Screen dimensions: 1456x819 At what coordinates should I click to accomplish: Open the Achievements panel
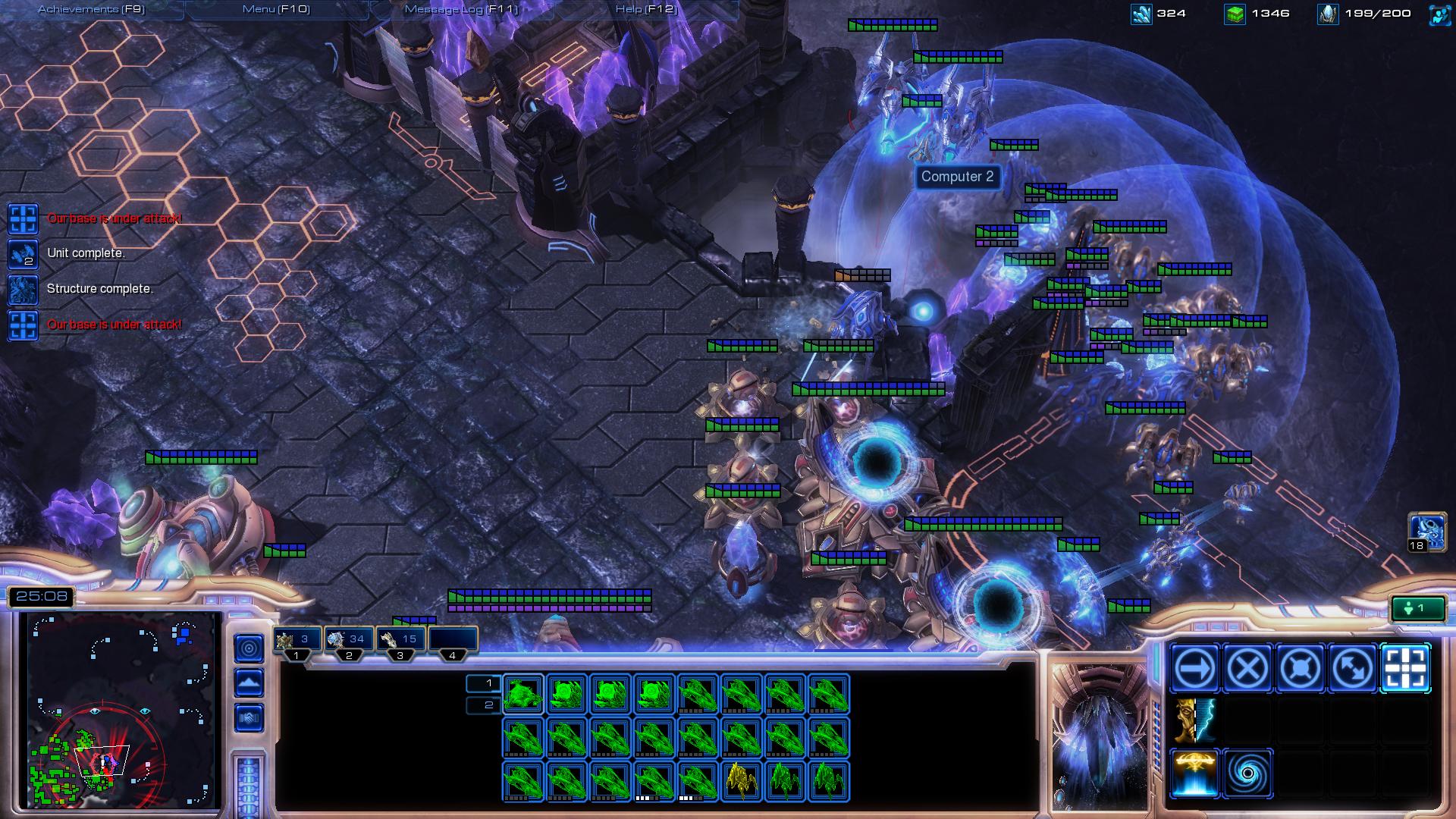[91, 9]
